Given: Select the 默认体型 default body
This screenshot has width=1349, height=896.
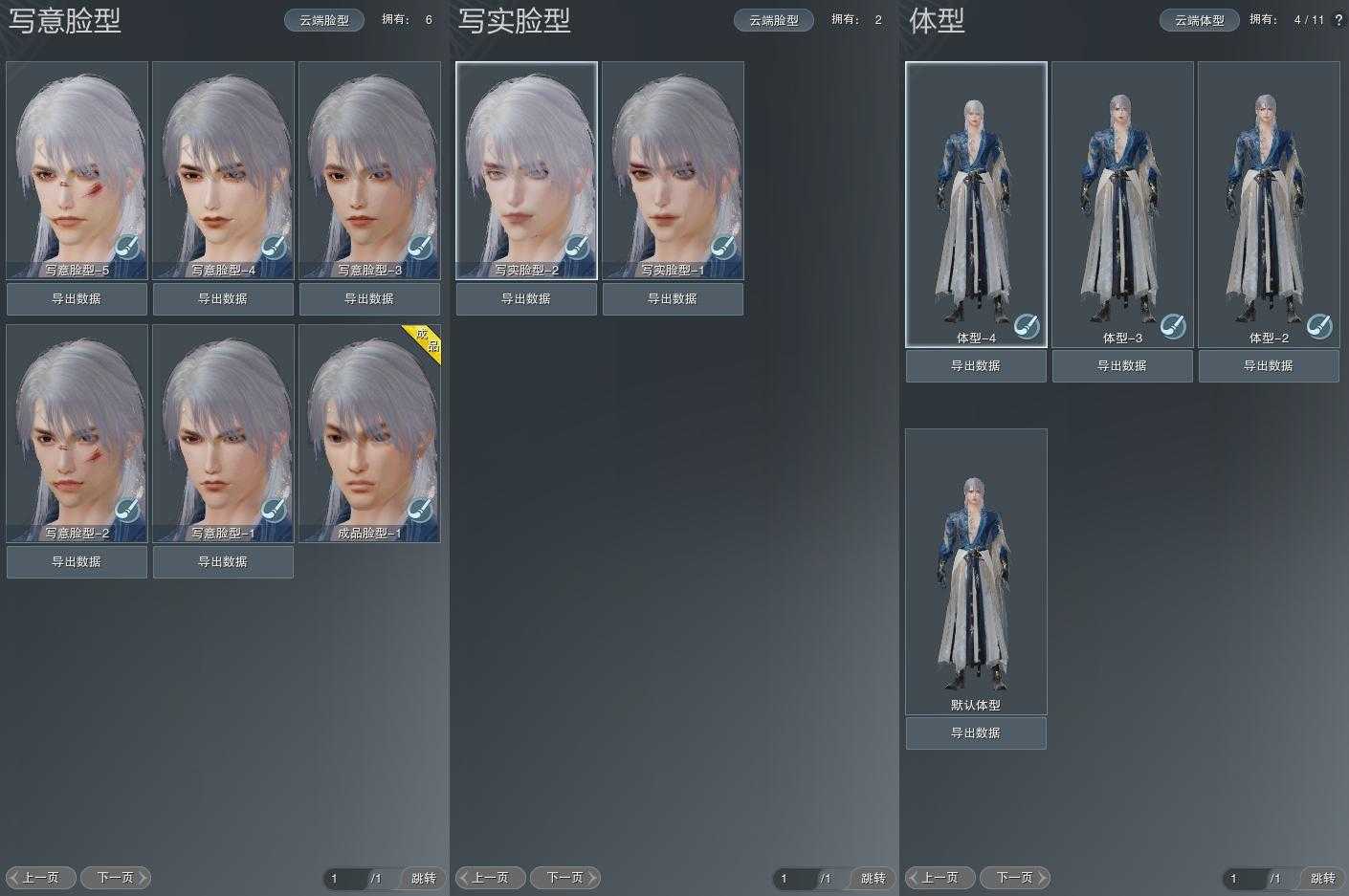Looking at the screenshot, I should pos(976,569).
